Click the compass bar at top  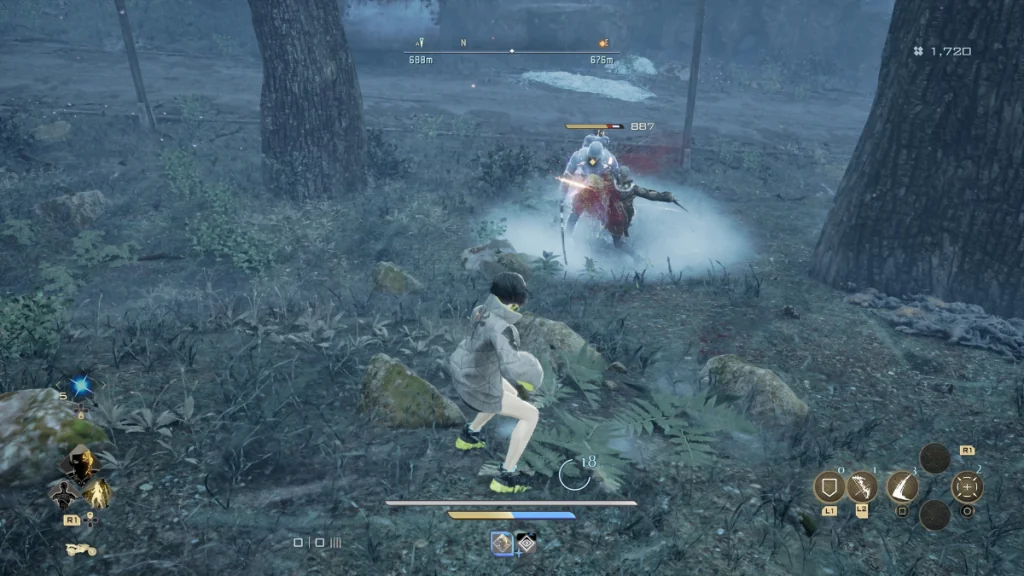[x=511, y=50]
